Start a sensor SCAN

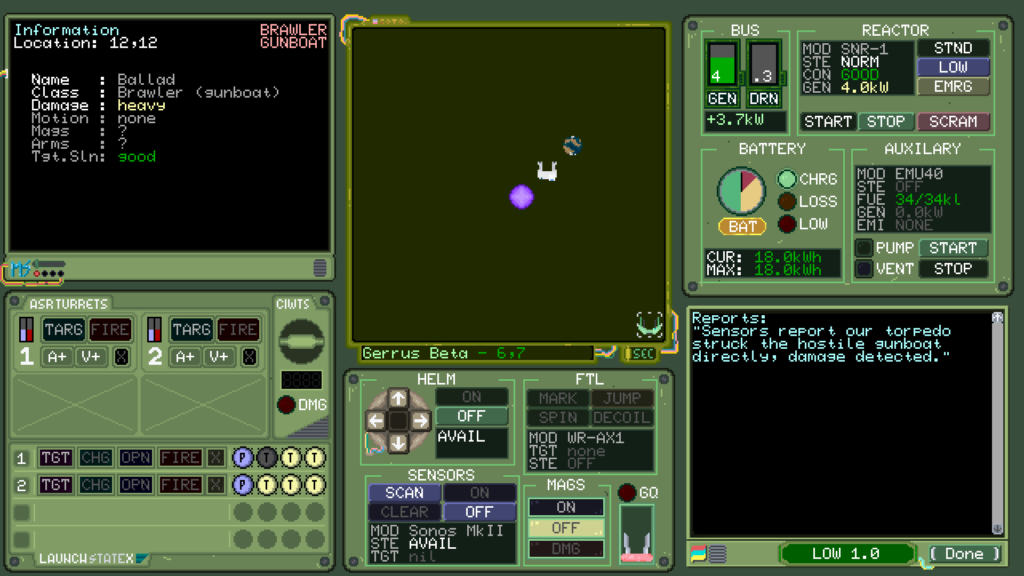[x=404, y=493]
